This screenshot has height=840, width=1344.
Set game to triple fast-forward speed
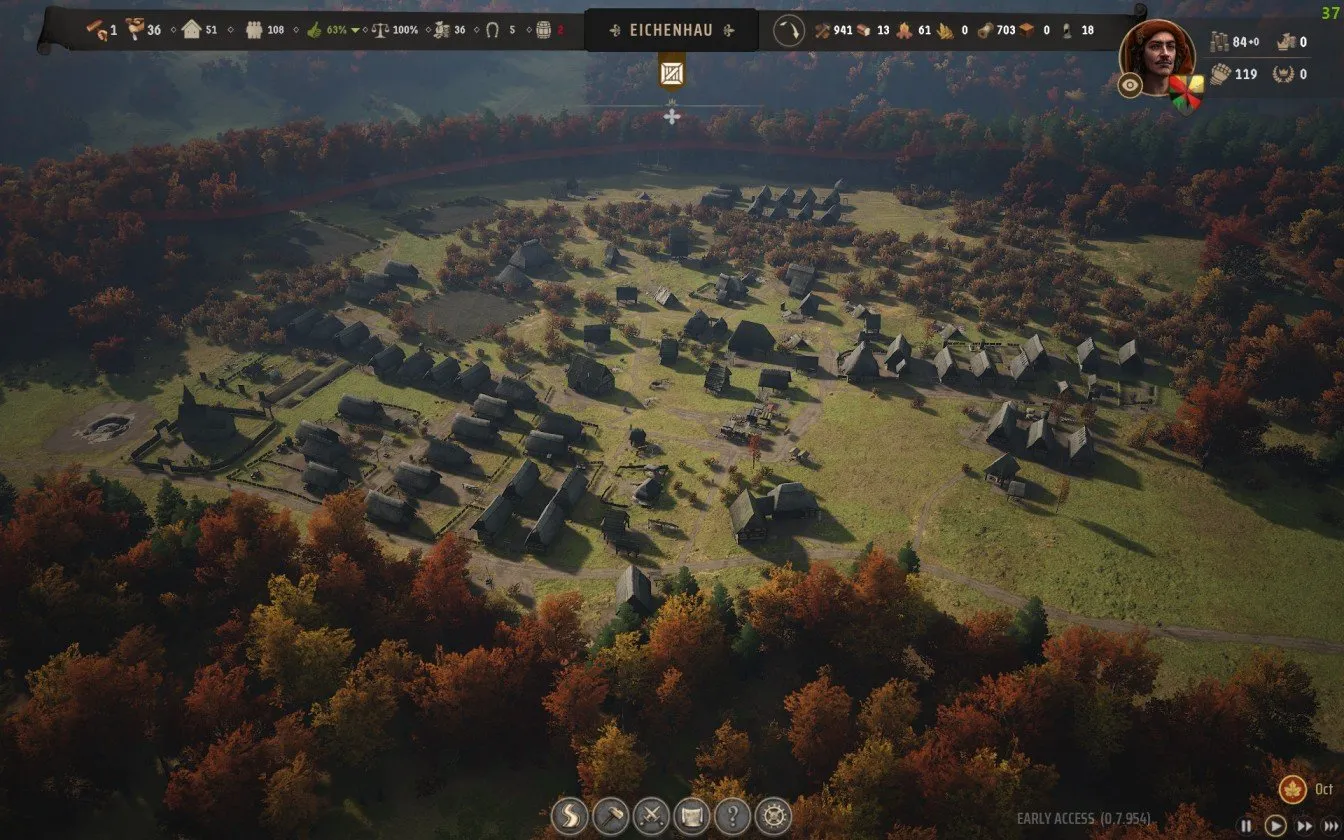pyautogui.click(x=1331, y=826)
